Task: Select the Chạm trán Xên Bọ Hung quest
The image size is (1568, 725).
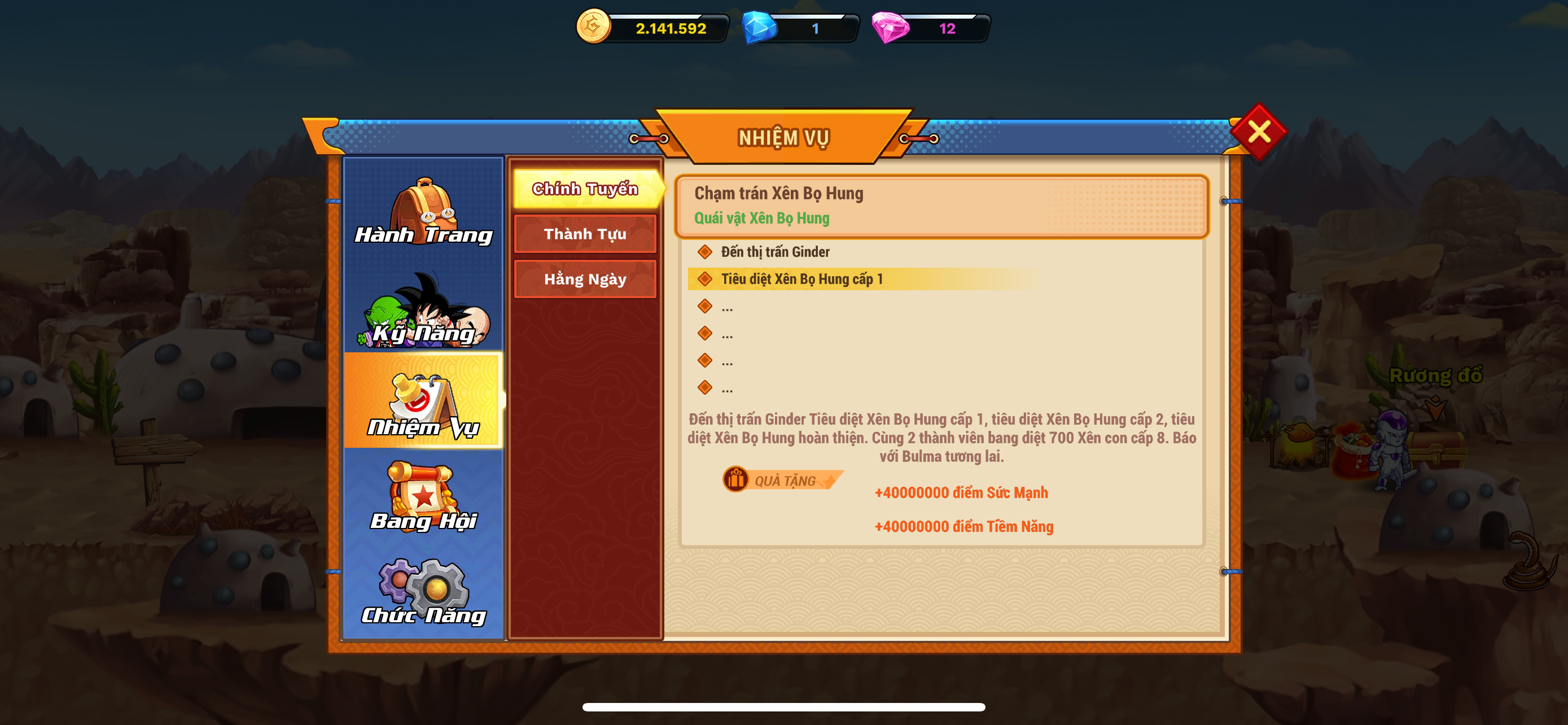Action: [940, 206]
